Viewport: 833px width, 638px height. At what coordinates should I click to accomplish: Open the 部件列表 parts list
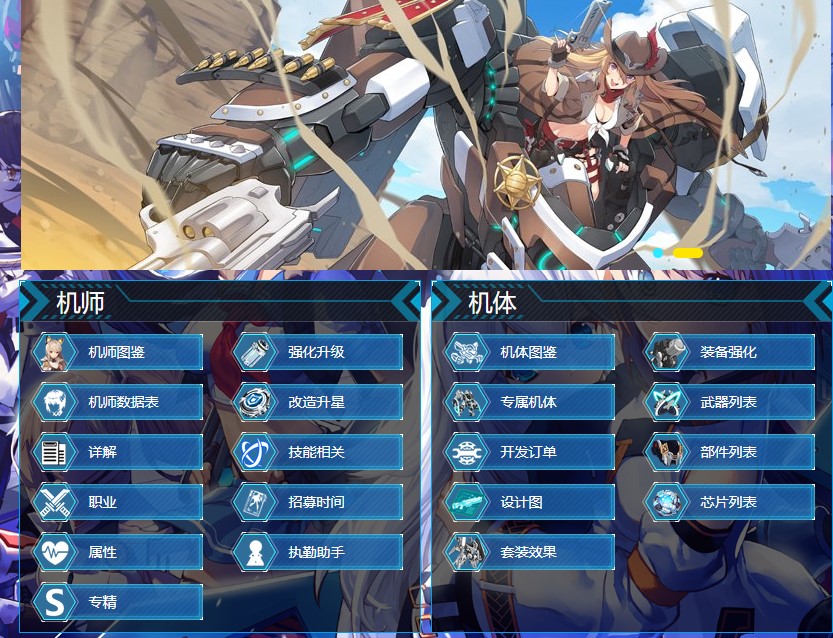(x=729, y=452)
